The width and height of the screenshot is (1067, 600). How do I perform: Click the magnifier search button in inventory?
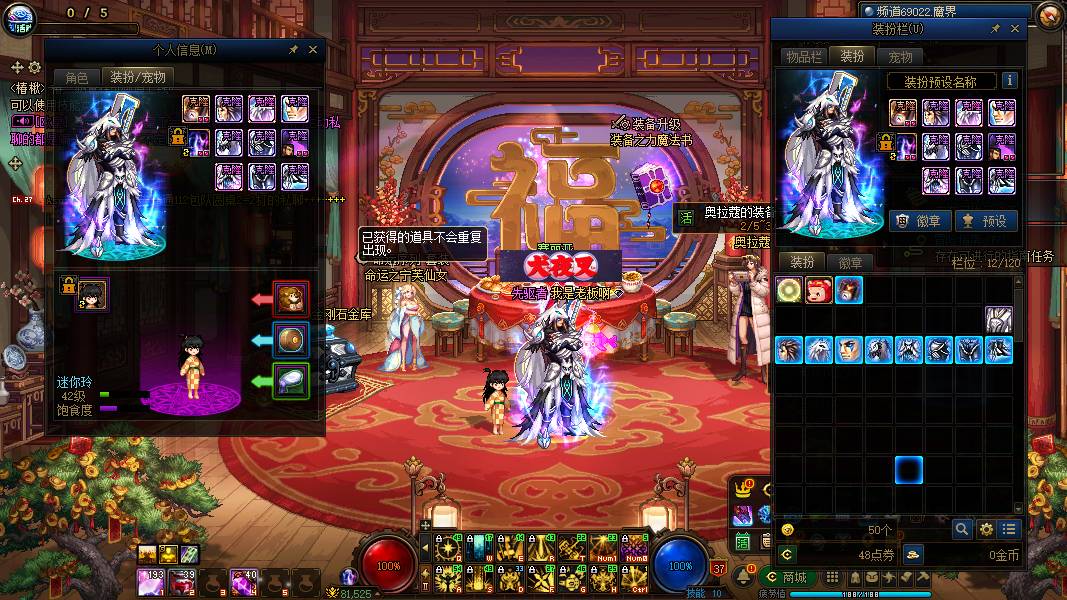[x=962, y=529]
